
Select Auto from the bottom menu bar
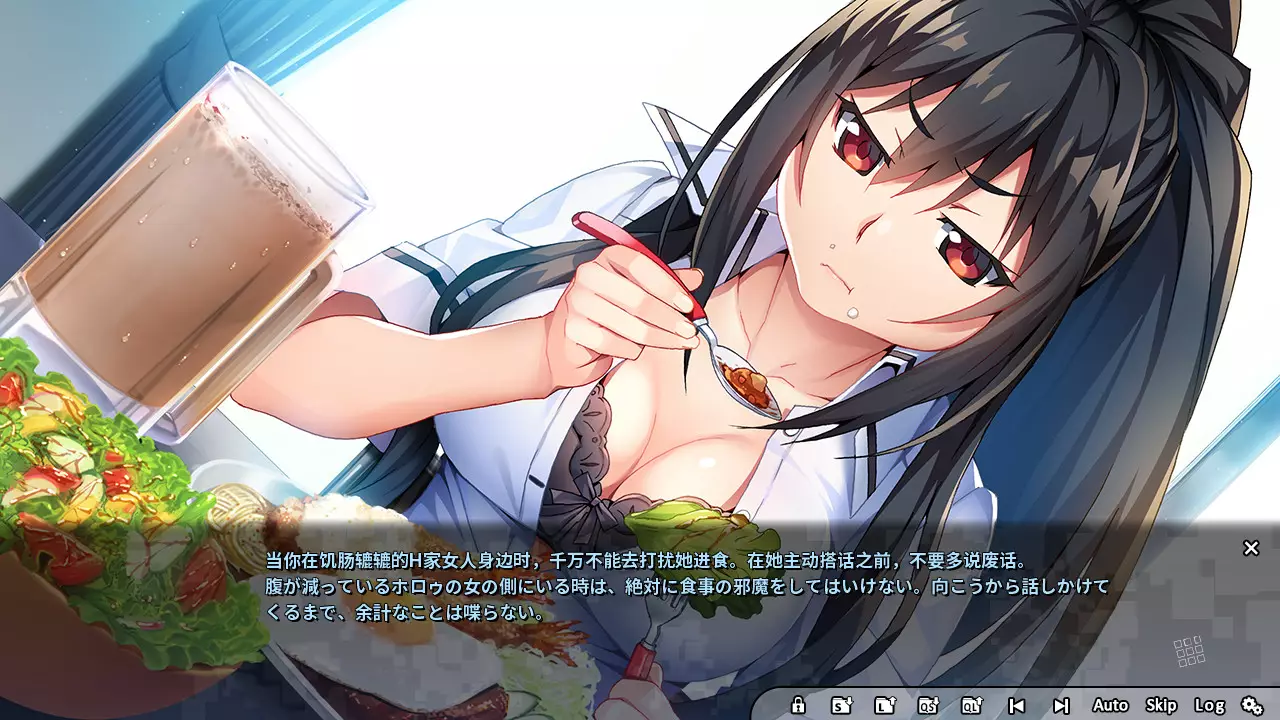tap(1112, 705)
